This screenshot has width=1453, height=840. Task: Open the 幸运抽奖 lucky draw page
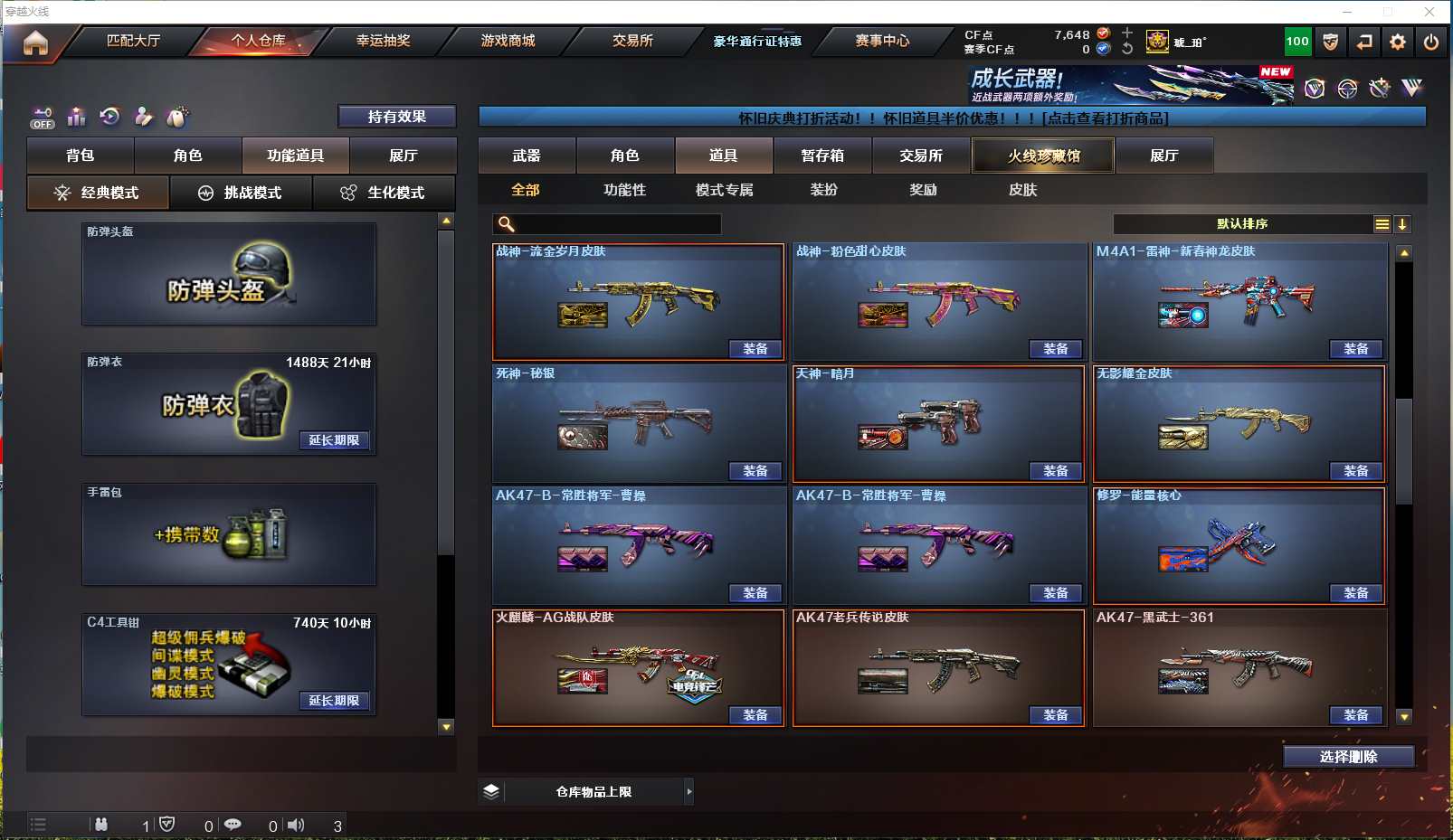pos(383,41)
